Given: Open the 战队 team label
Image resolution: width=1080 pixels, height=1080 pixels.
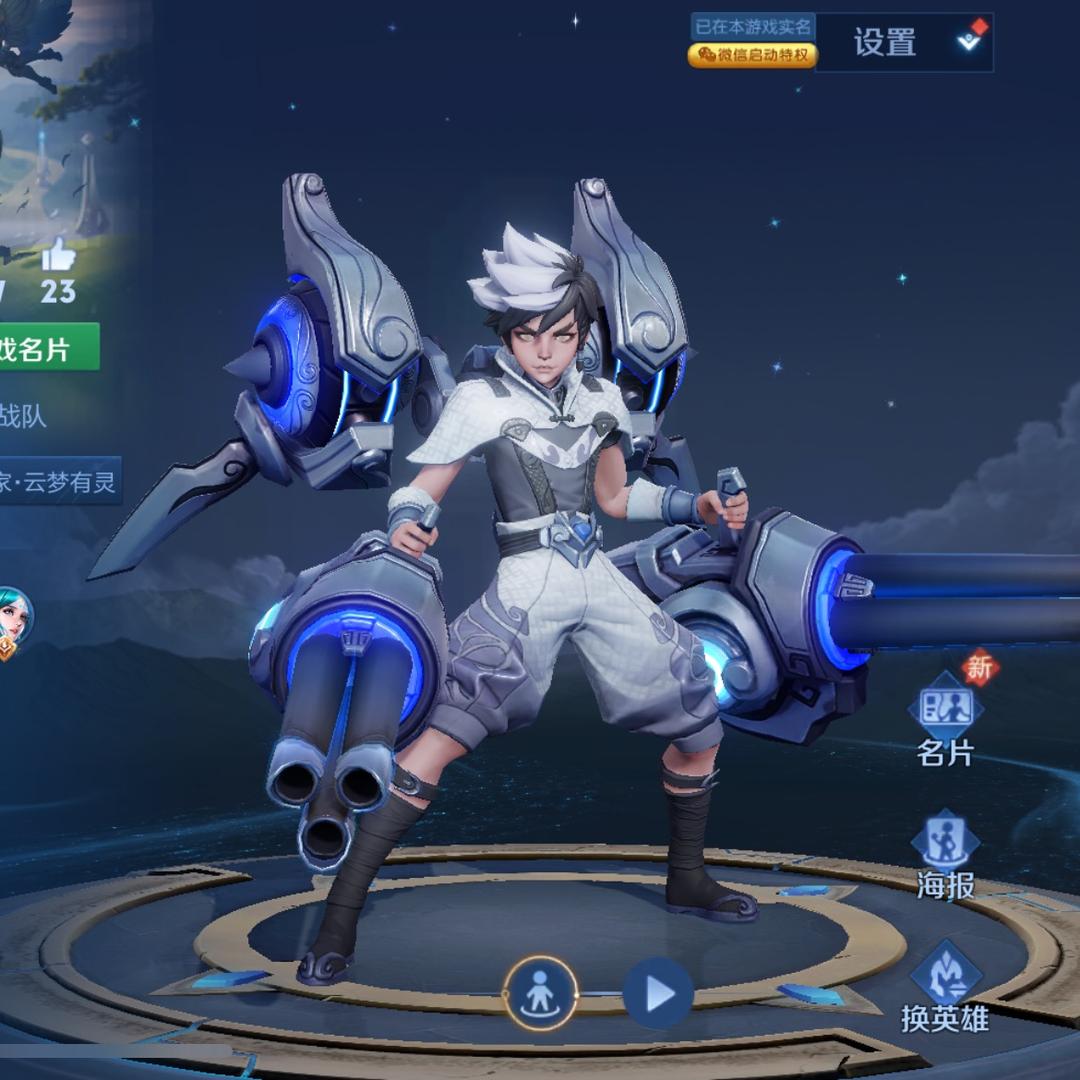Looking at the screenshot, I should click(x=25, y=416).
